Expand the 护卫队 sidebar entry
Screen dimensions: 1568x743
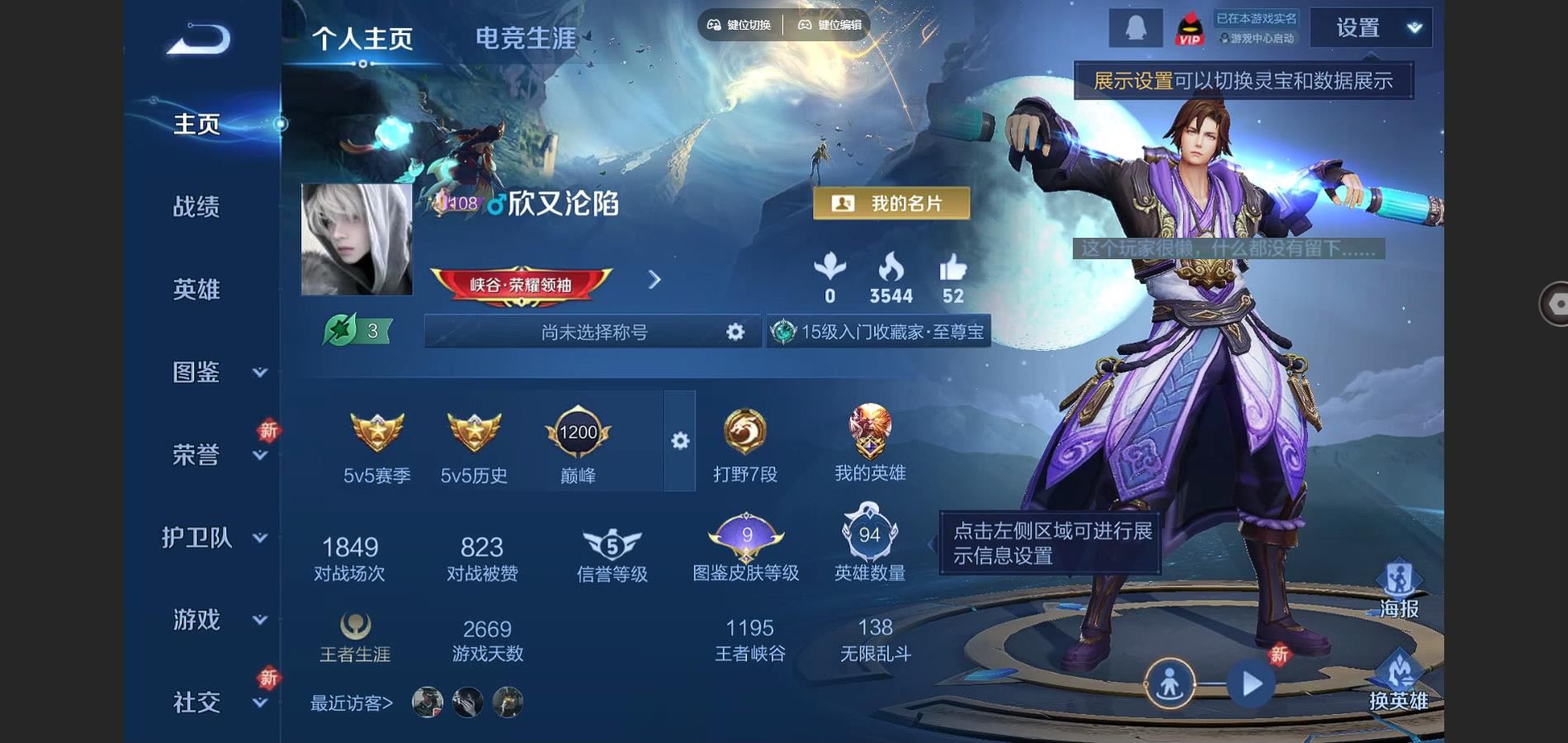215,537
